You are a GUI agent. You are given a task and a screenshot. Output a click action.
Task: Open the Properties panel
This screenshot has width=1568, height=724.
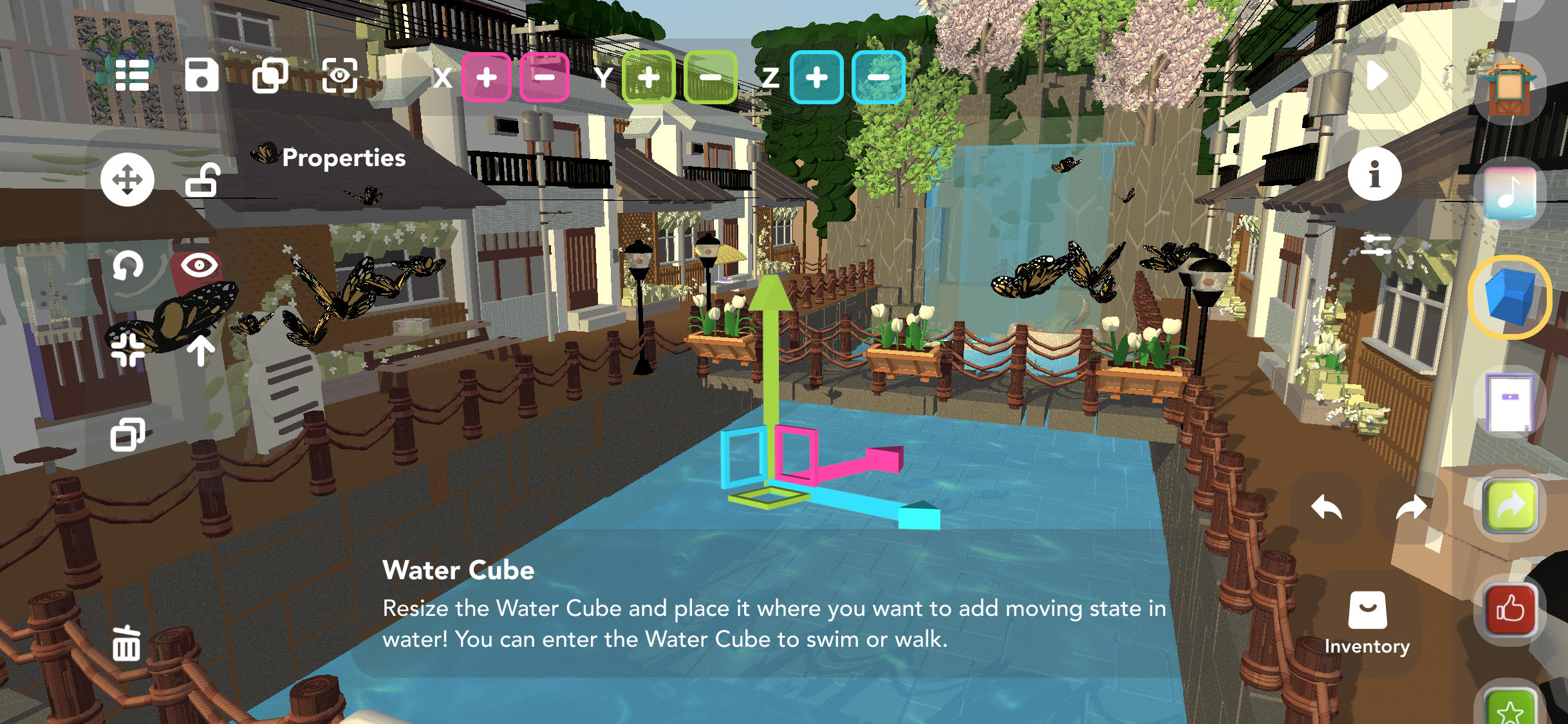coord(344,158)
